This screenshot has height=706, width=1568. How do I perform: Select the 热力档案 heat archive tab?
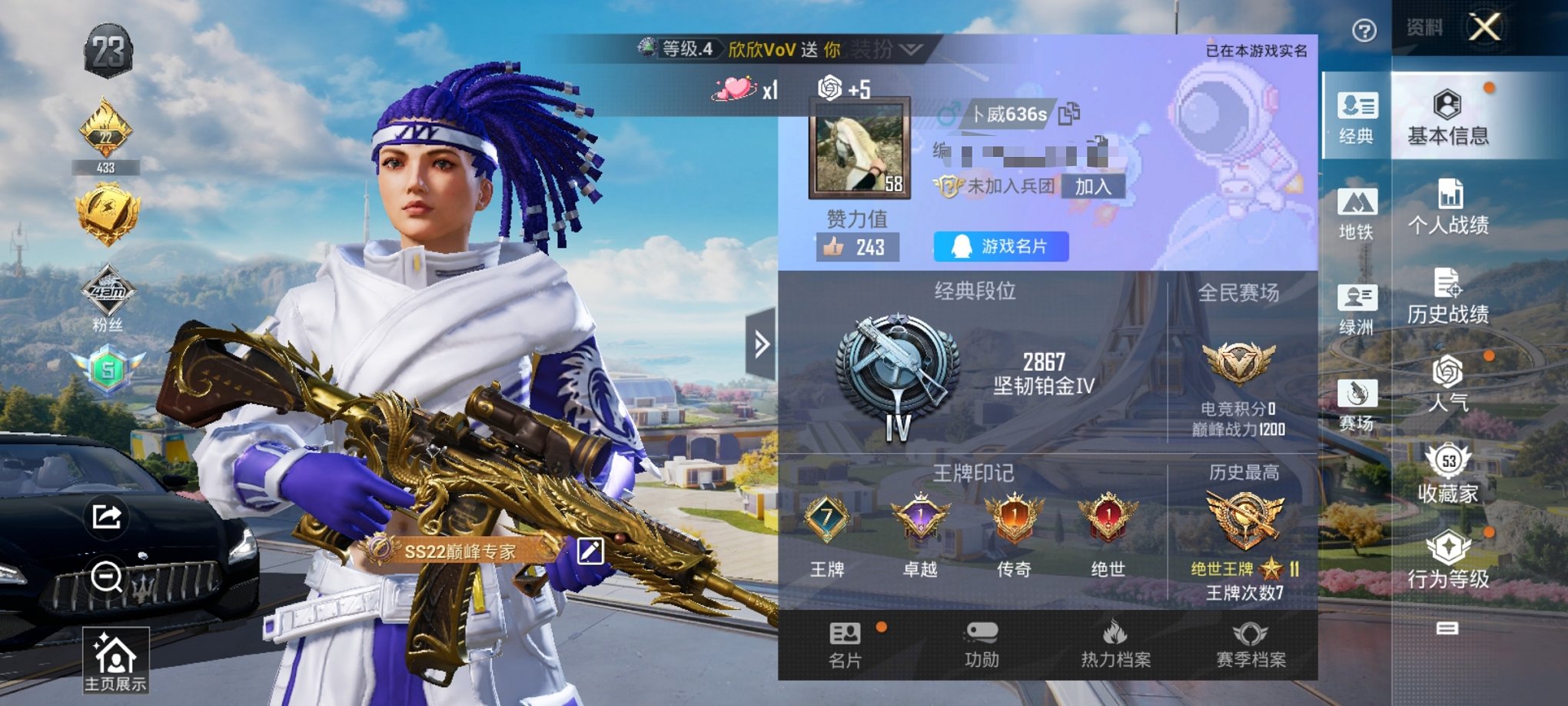pos(1115,644)
